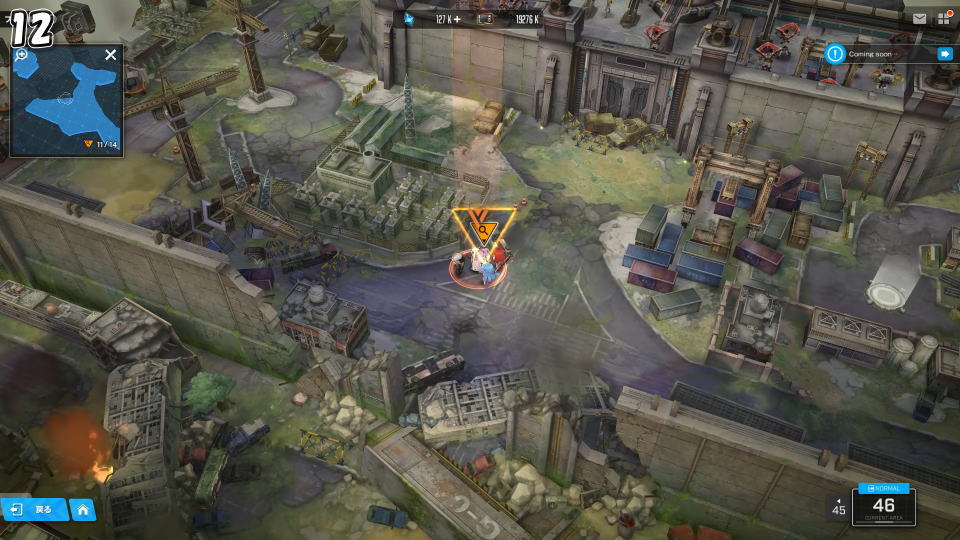Open the Coming soon notice's exclamation icon
Screen dimensions: 960x540
coord(835,54)
